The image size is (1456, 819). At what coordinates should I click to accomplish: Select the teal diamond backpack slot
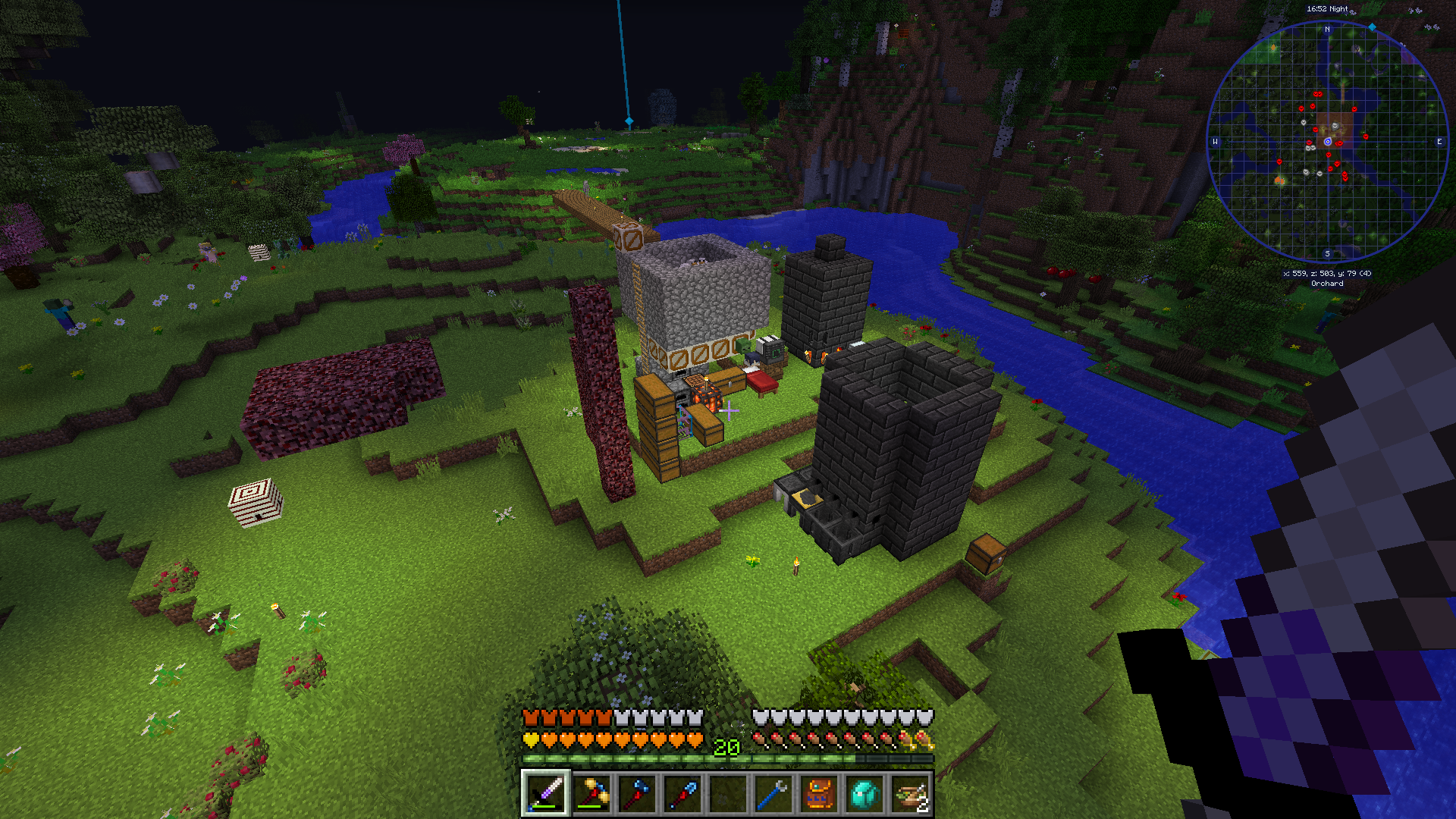pyautogui.click(x=864, y=794)
